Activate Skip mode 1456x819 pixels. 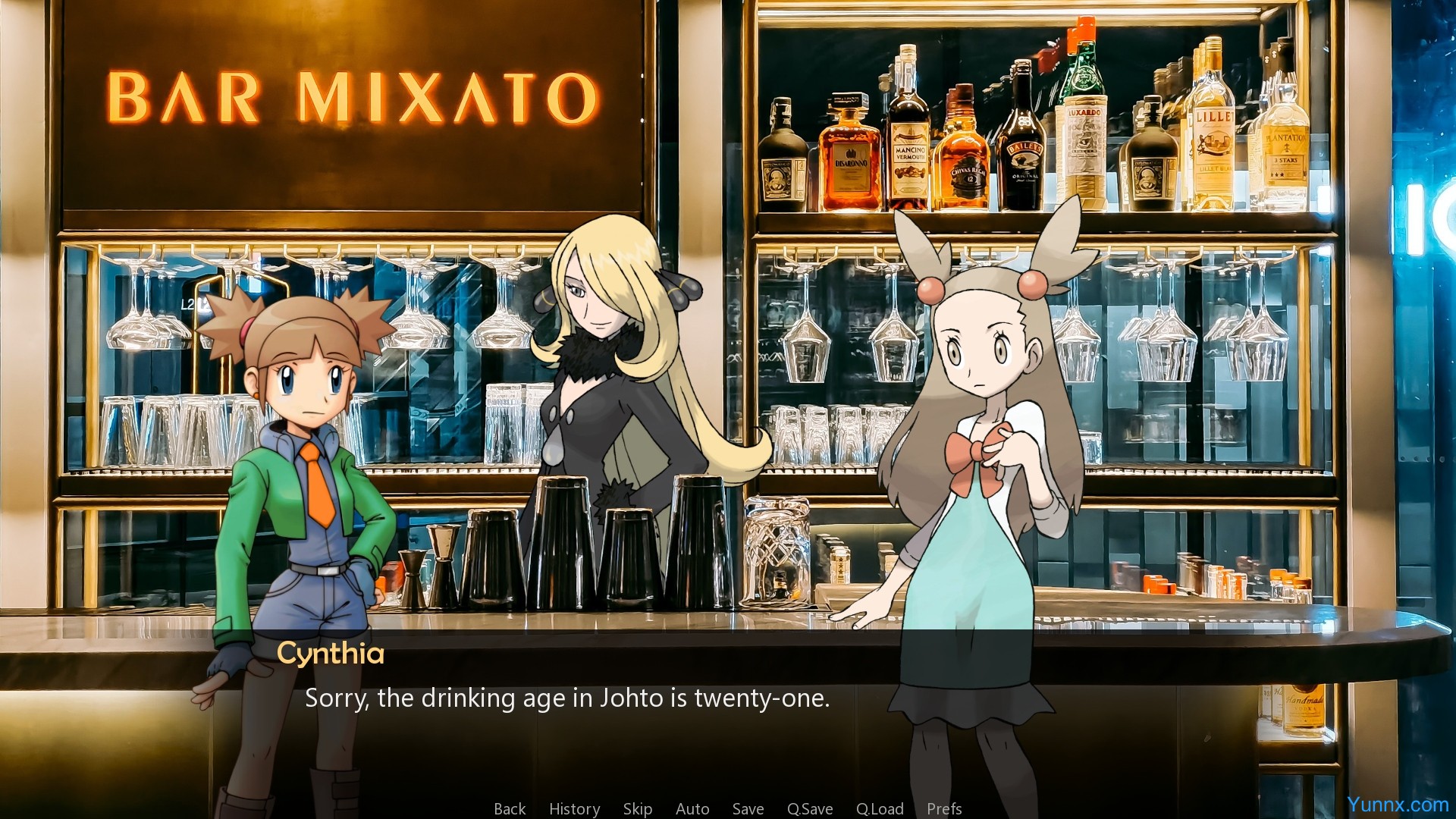[x=637, y=809]
